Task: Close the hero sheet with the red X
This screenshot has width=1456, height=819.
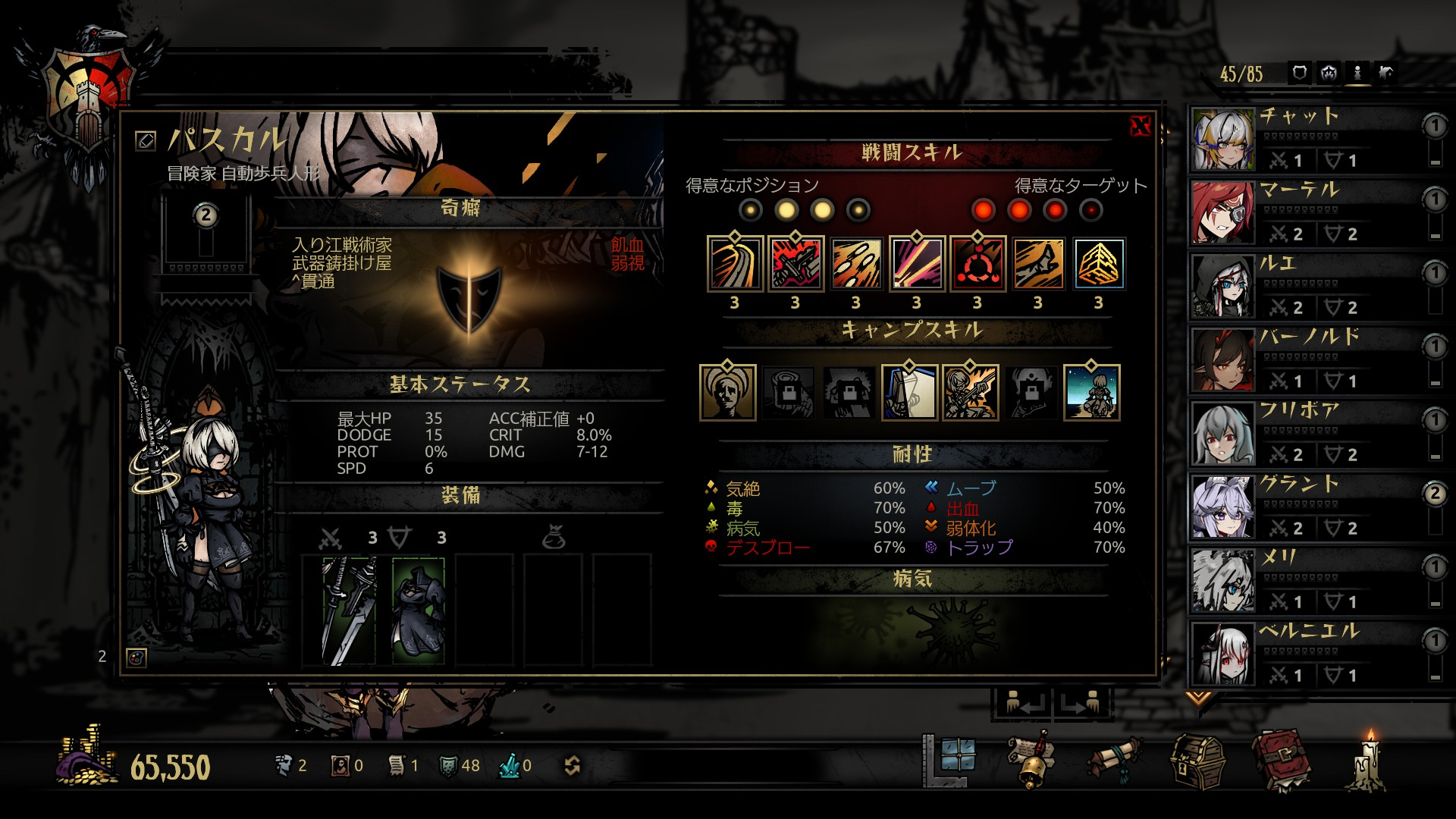Action: [1140, 126]
